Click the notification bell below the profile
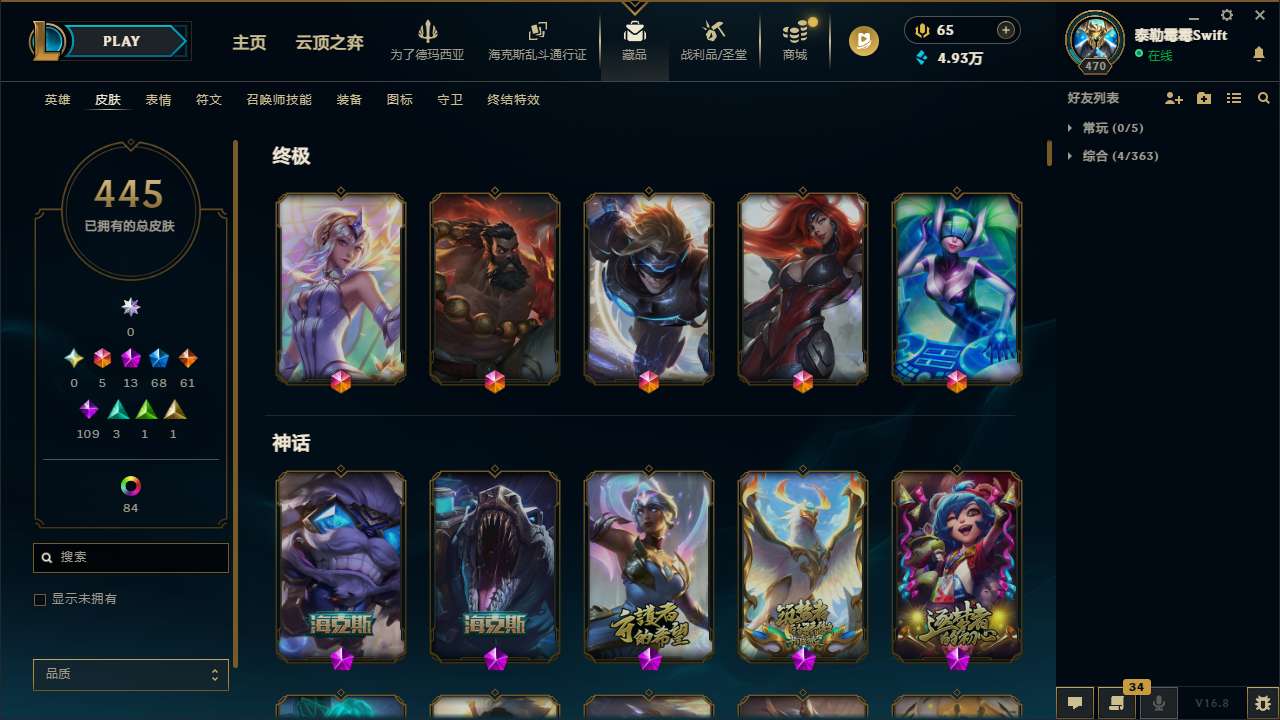1280x720 pixels. click(1259, 51)
